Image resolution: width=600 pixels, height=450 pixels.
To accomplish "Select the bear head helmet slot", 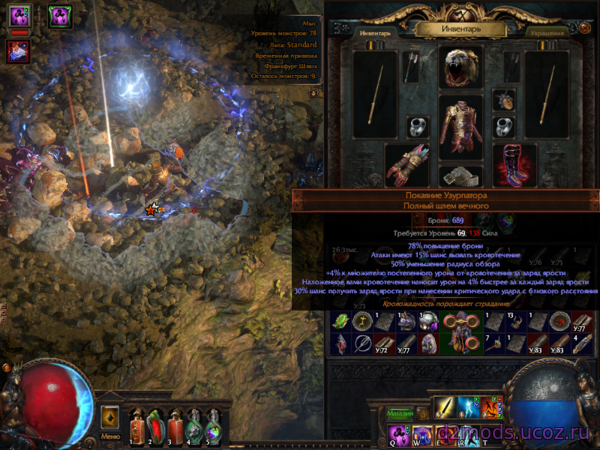I will (x=461, y=66).
